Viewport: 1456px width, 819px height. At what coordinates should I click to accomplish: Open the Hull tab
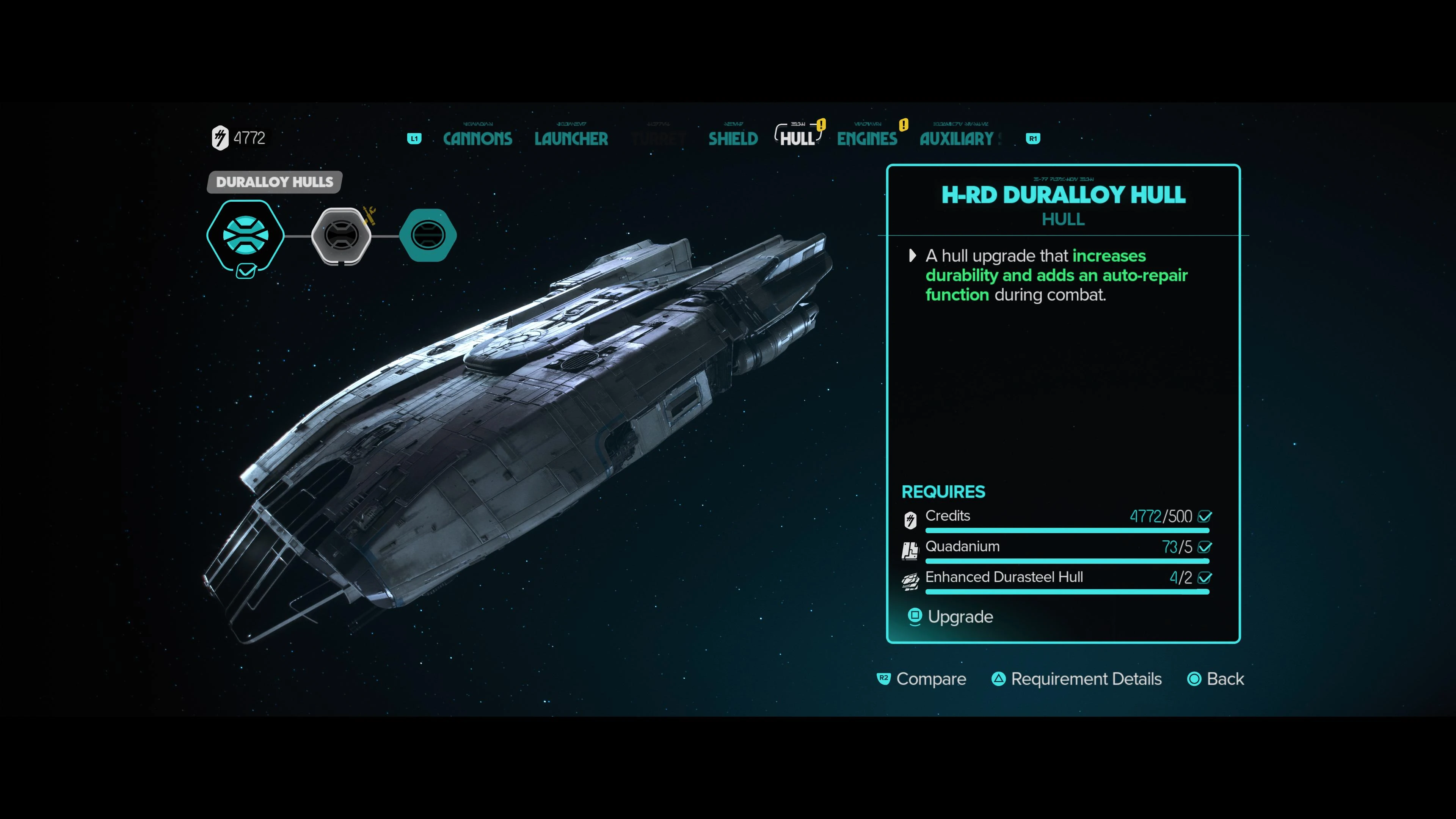tap(797, 138)
